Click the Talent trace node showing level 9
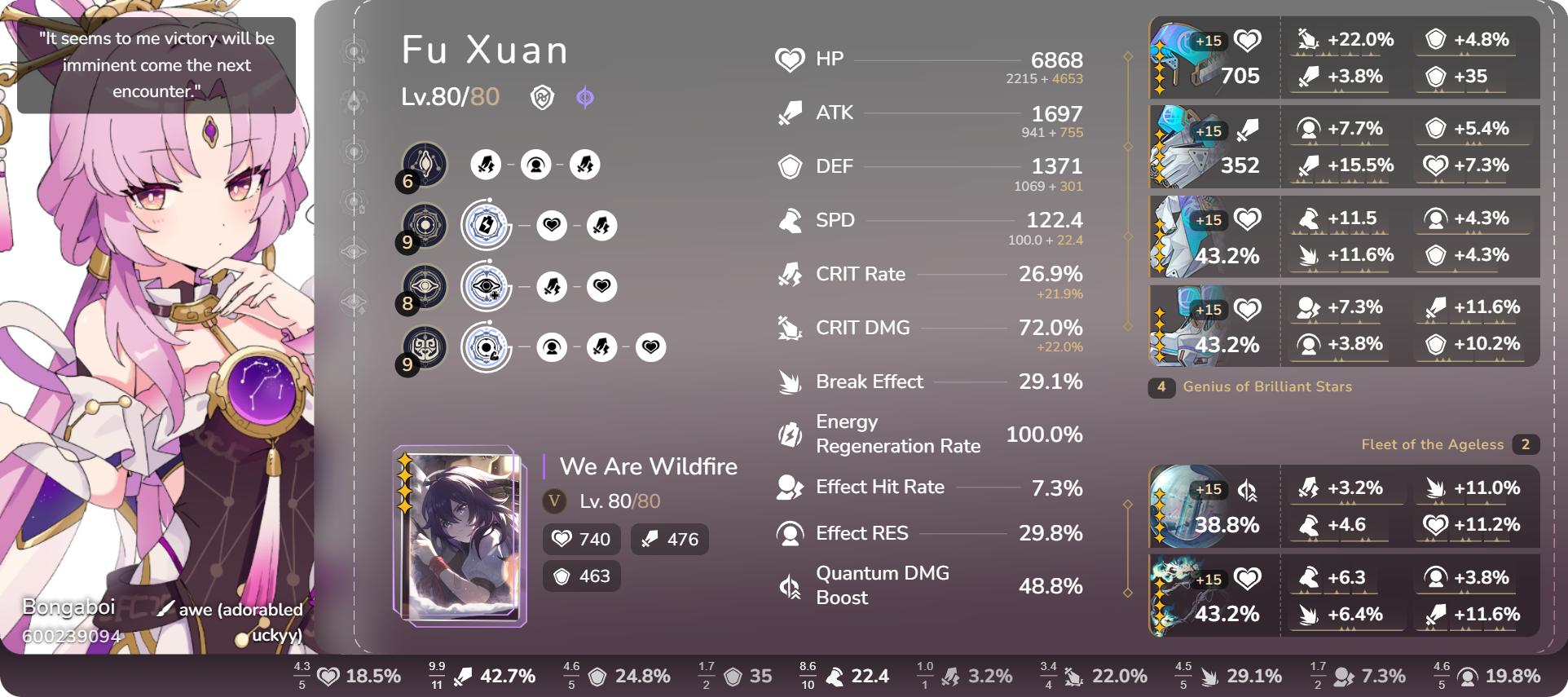The image size is (1568, 697). [422, 347]
